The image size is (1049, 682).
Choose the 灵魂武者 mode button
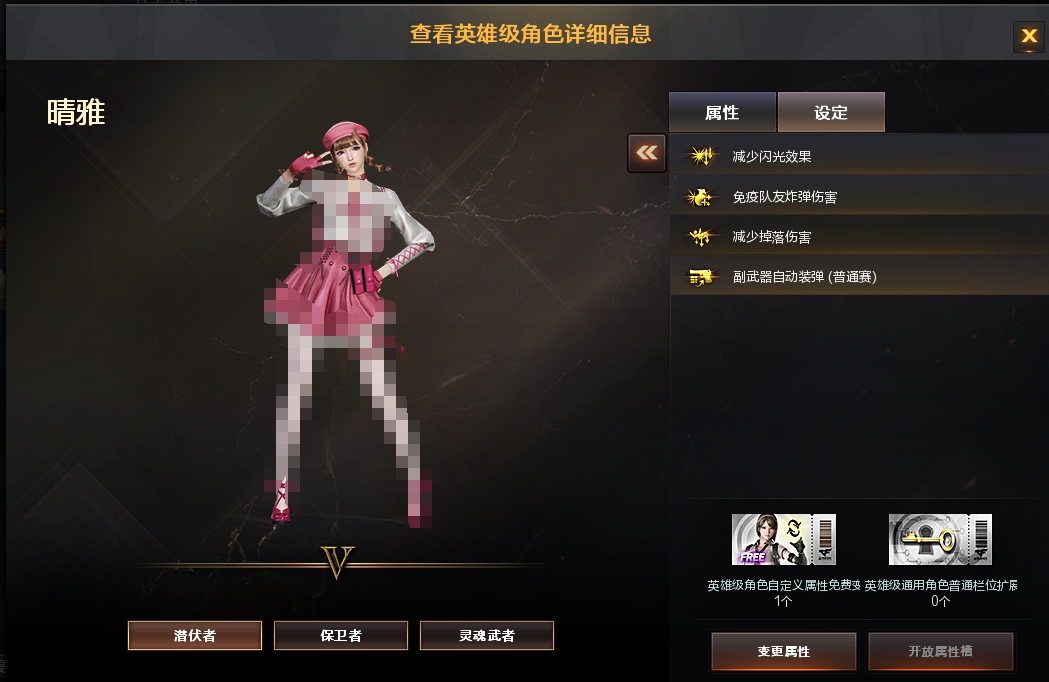[487, 635]
